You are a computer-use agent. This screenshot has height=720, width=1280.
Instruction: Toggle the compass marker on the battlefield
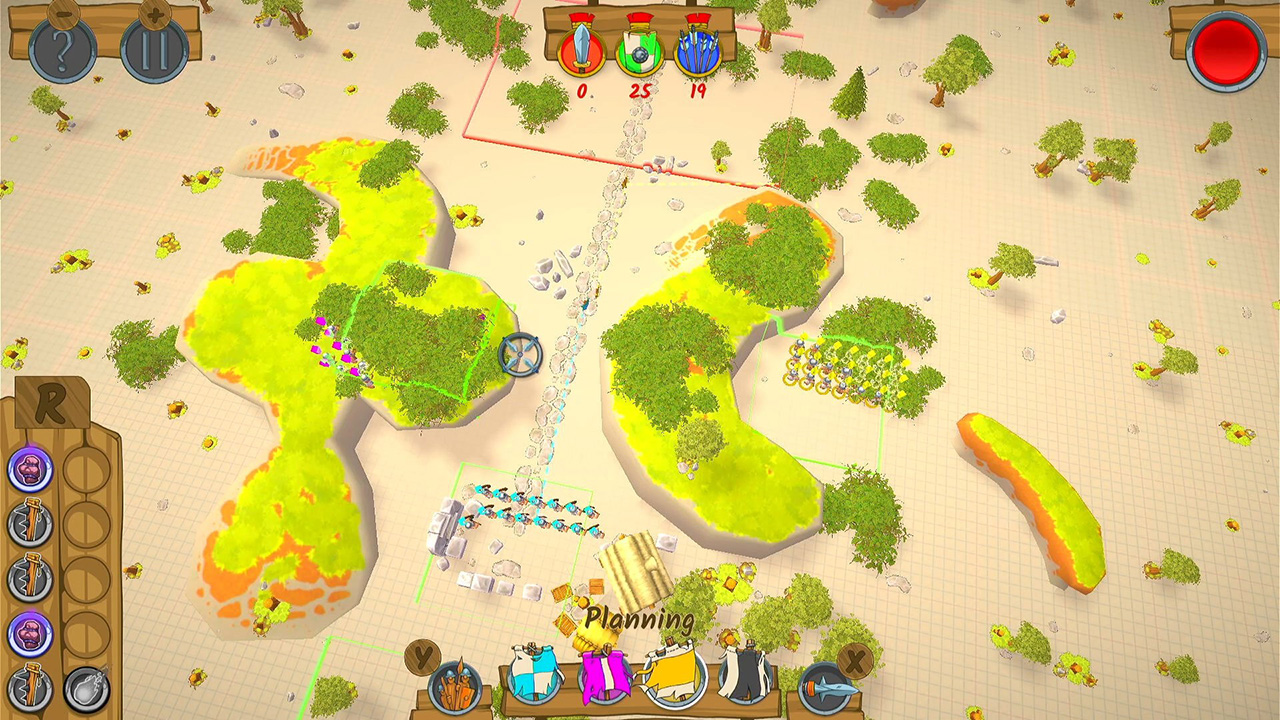(519, 352)
